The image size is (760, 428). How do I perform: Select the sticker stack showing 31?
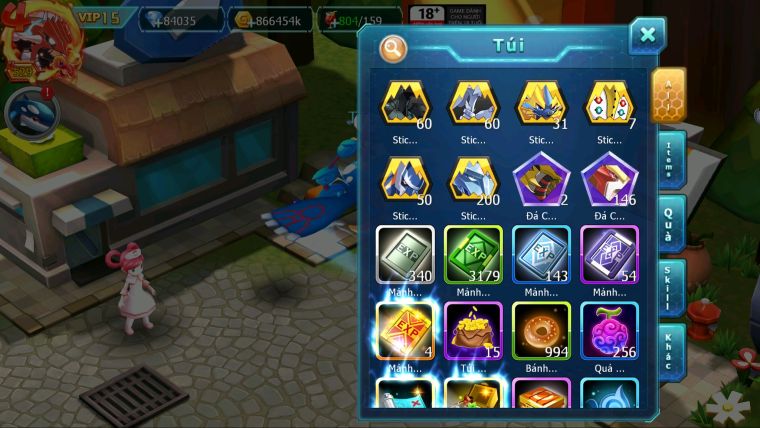(541, 104)
